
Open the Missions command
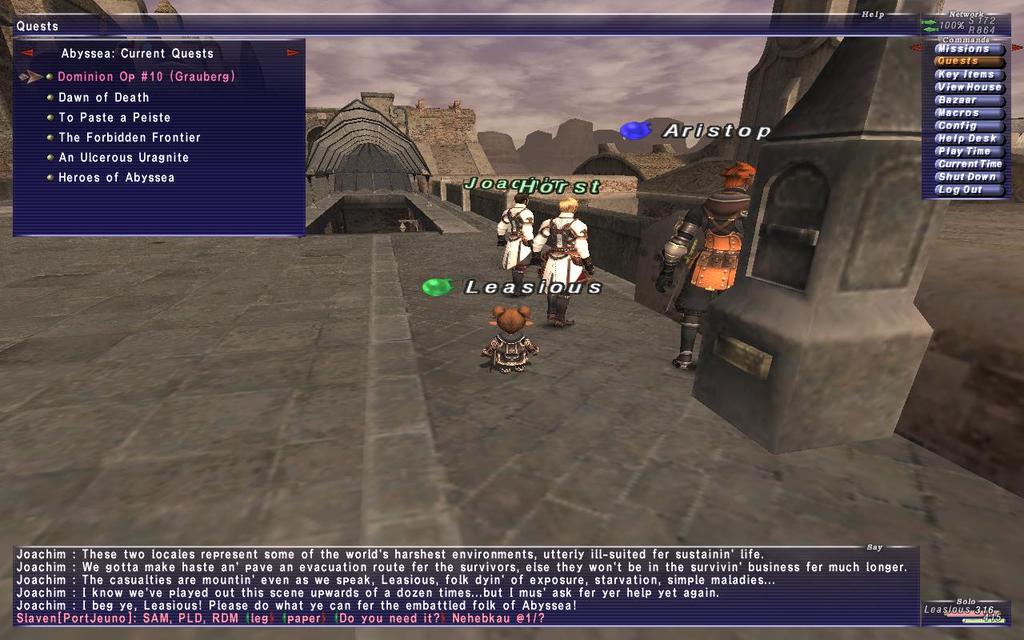click(967, 48)
